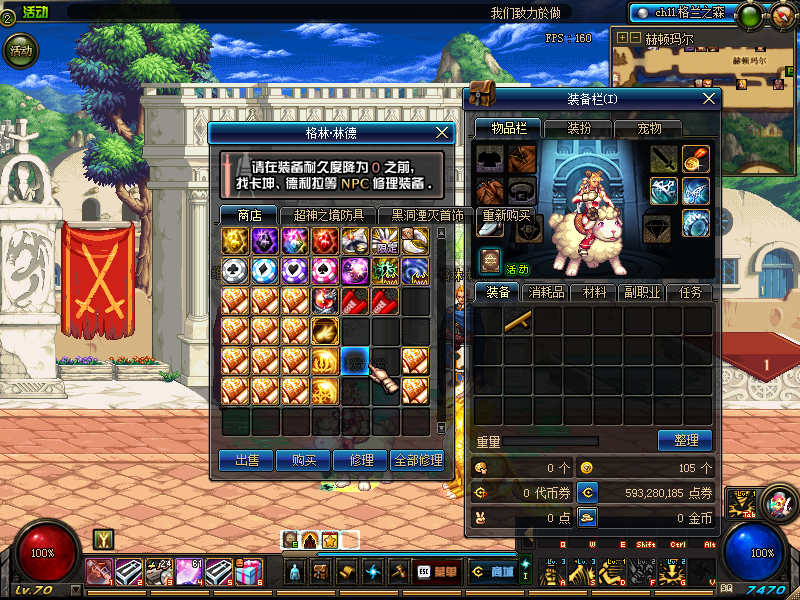Click the 出售 sell button
The image size is (800, 600).
247,460
